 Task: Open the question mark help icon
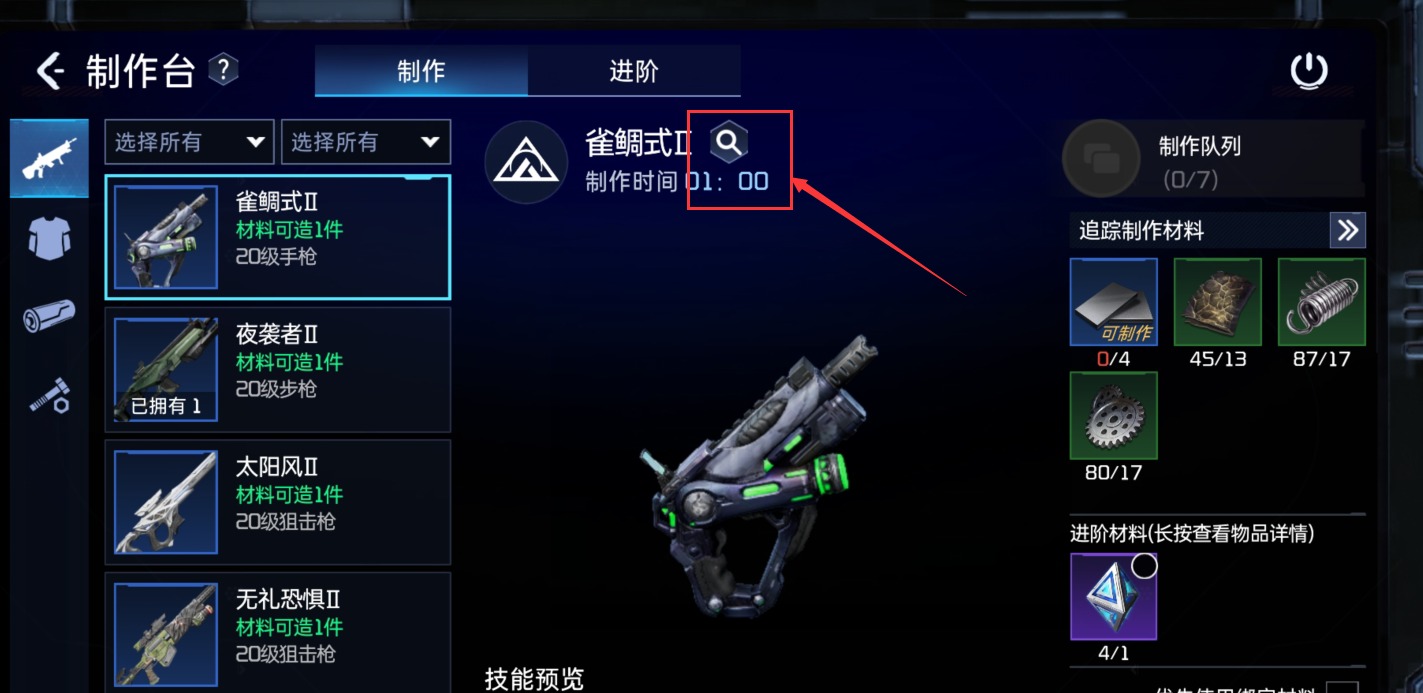[223, 70]
